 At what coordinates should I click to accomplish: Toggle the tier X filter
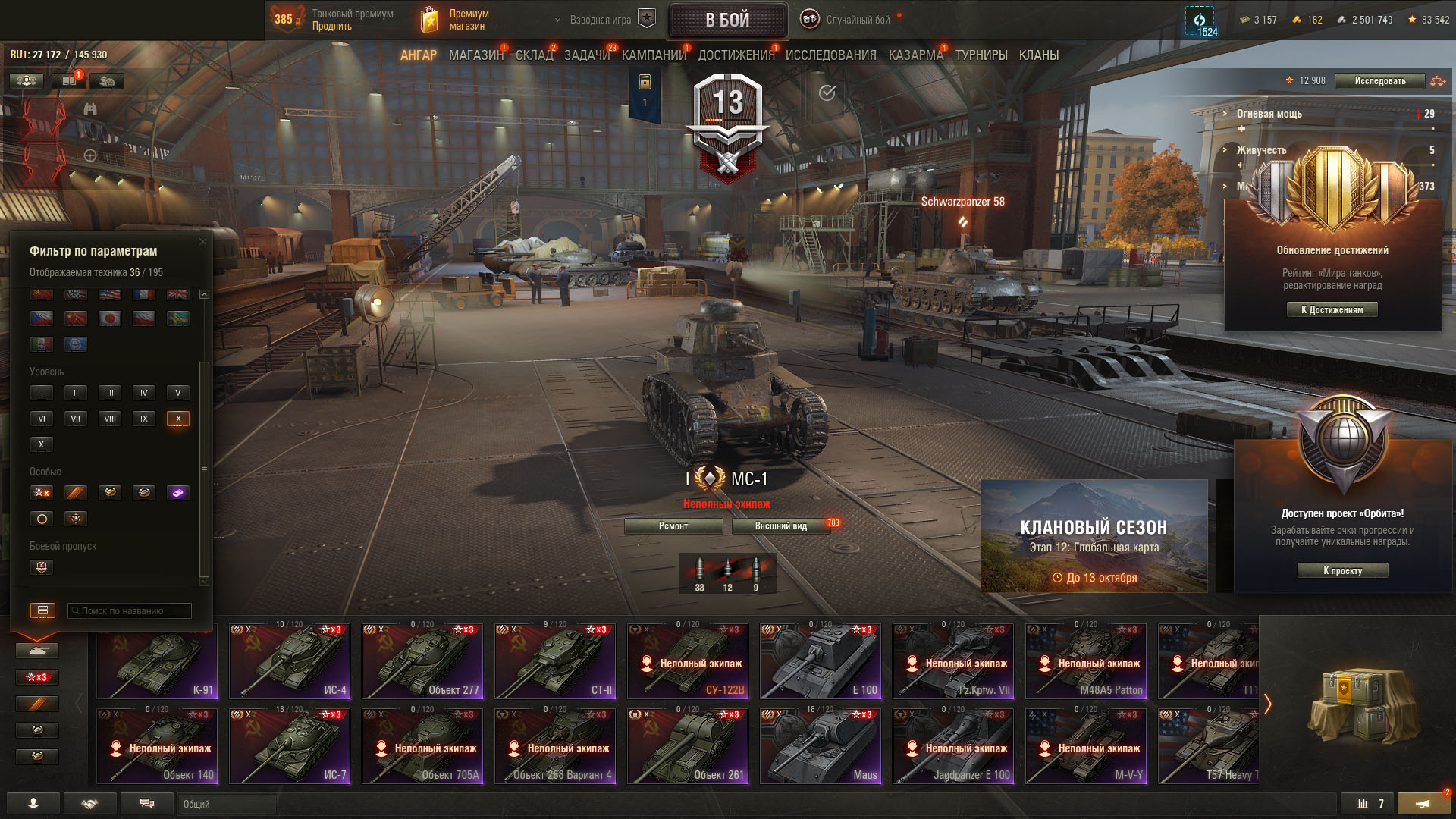tap(178, 419)
